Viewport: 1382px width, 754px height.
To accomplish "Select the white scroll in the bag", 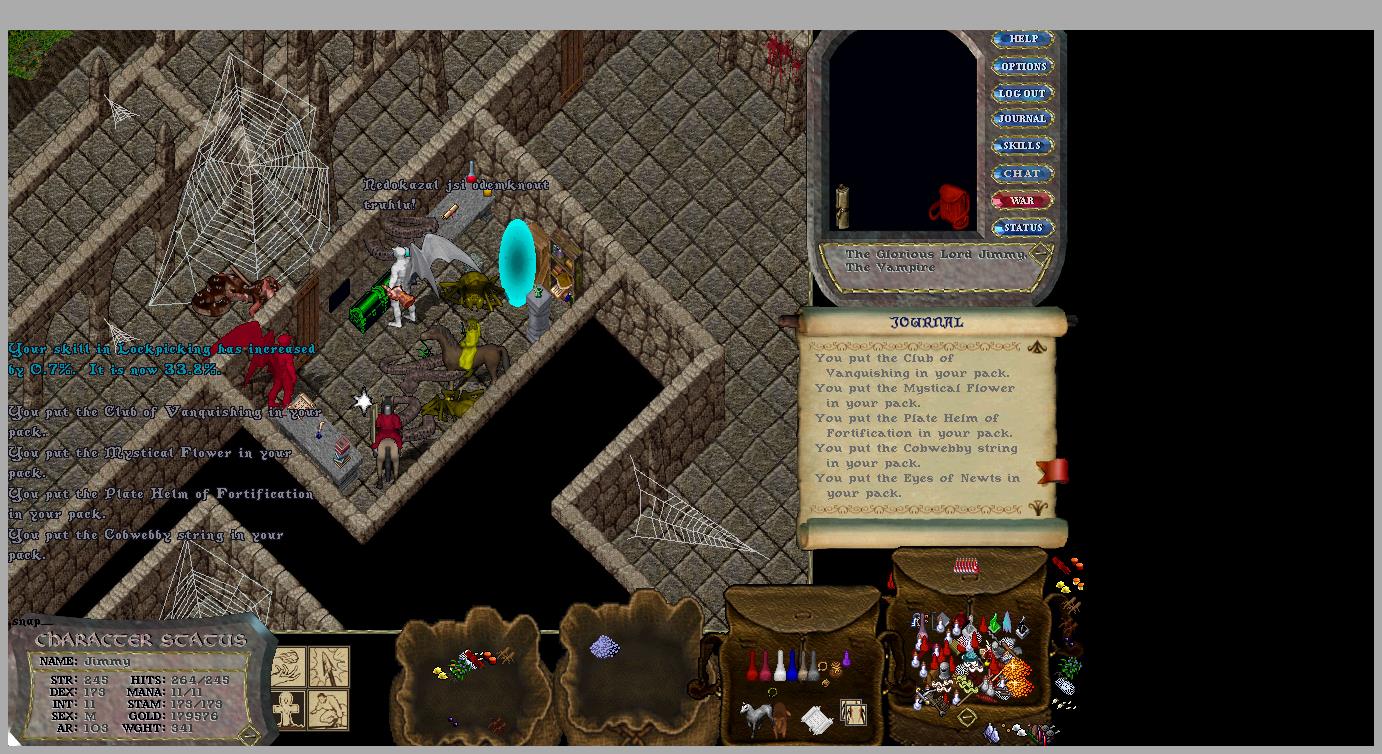I will pos(816,718).
